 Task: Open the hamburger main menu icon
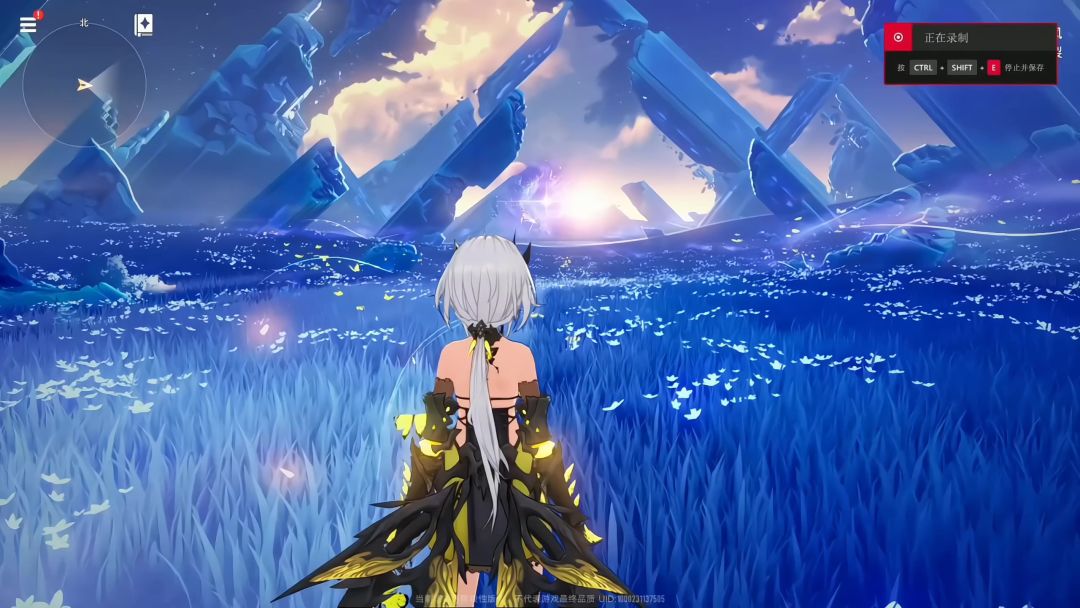pyautogui.click(x=28, y=25)
